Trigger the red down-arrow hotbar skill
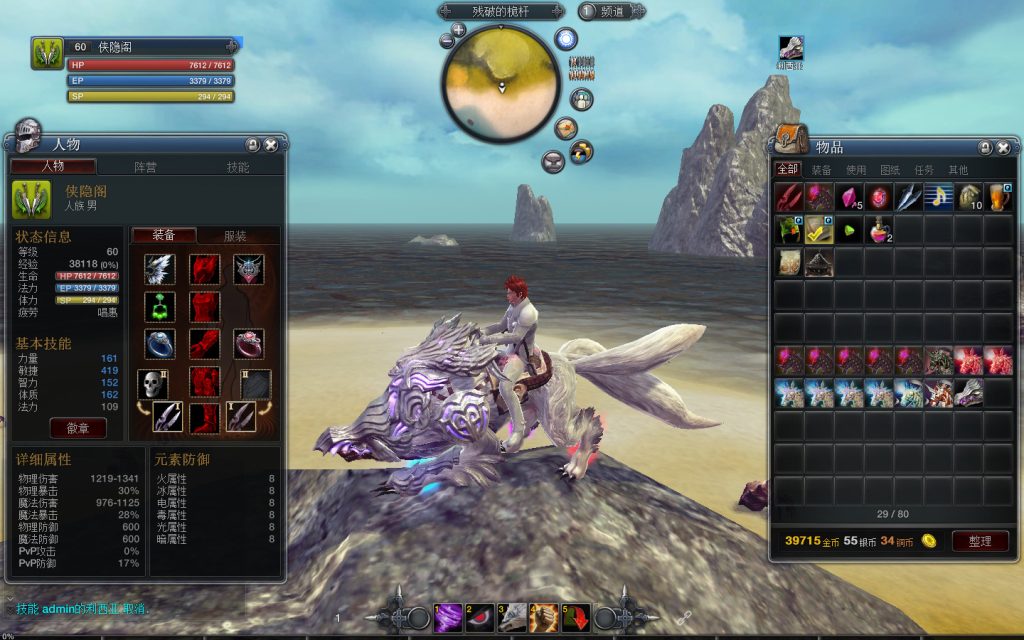This screenshot has height=640, width=1024. (x=576, y=618)
